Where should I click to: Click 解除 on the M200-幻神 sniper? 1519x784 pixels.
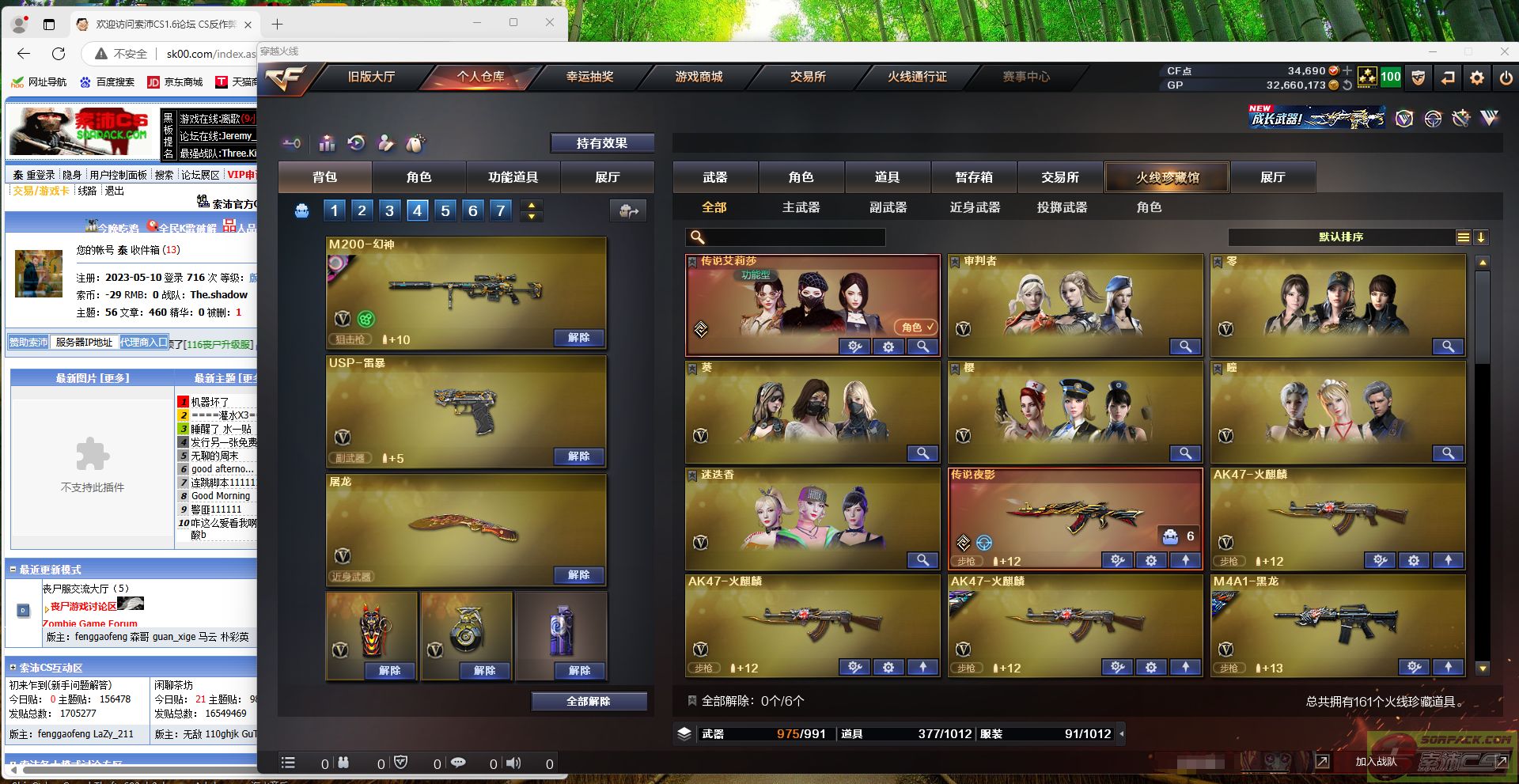tap(580, 338)
